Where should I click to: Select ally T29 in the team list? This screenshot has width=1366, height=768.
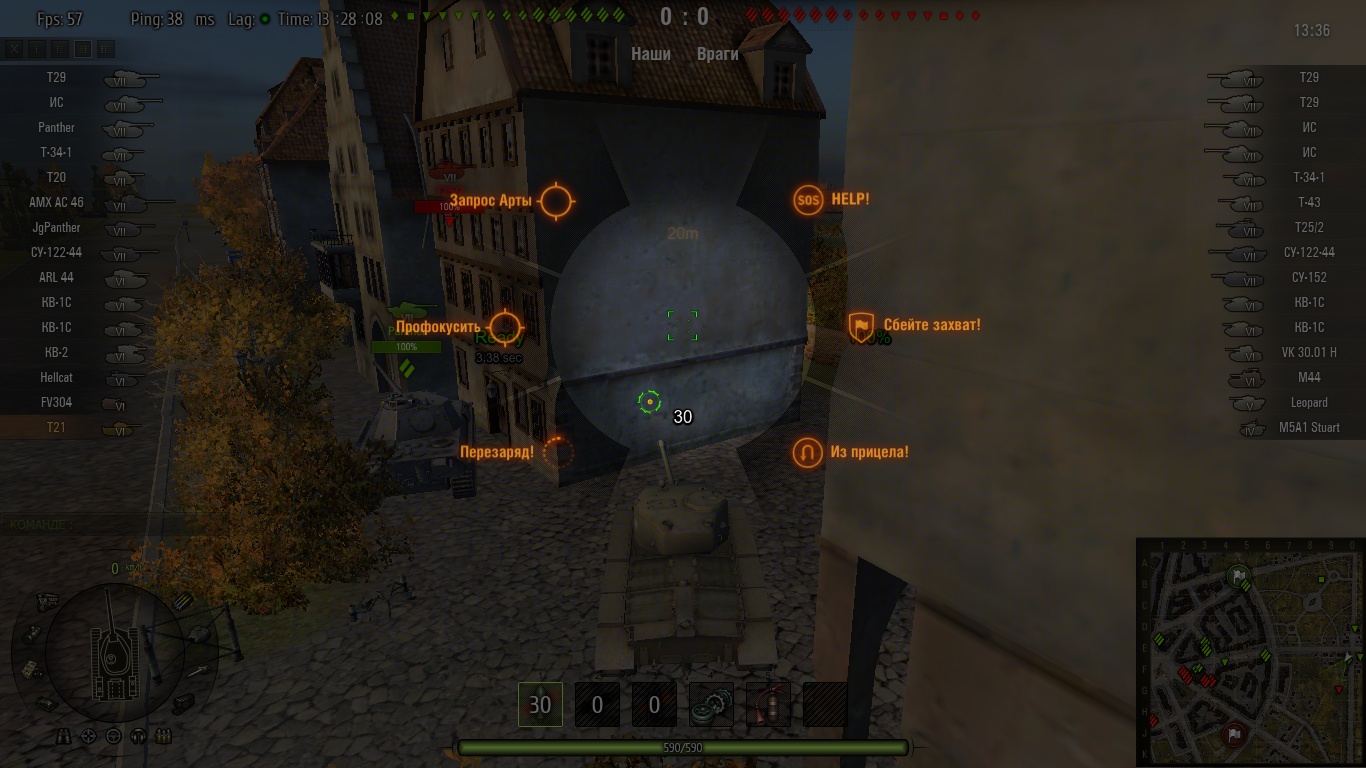click(57, 77)
